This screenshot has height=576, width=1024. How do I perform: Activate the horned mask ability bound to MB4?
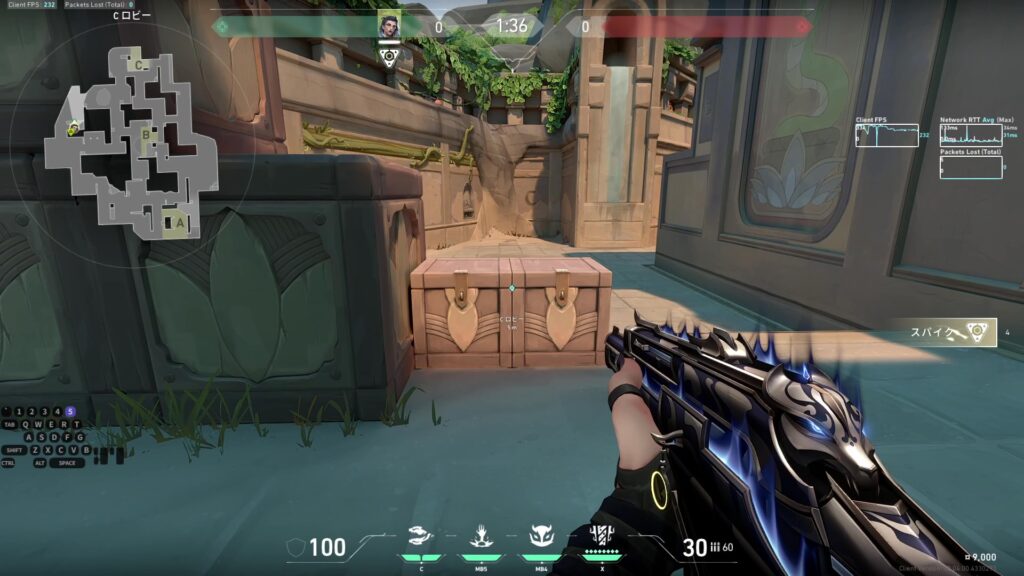(541, 537)
